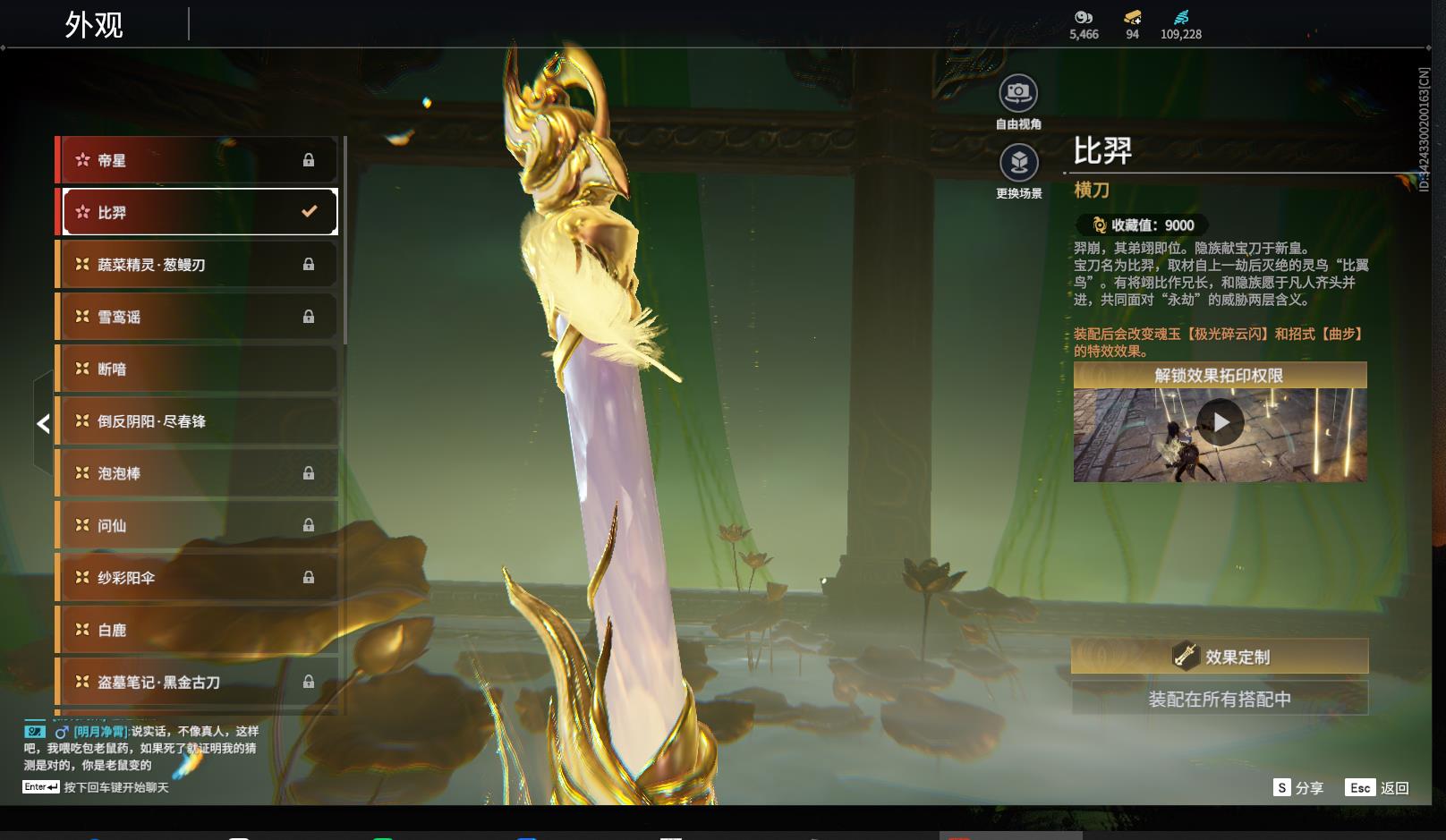Image resolution: width=1446 pixels, height=840 pixels.
Task: Choose the 比羿 skin in the list
Action: [197, 212]
